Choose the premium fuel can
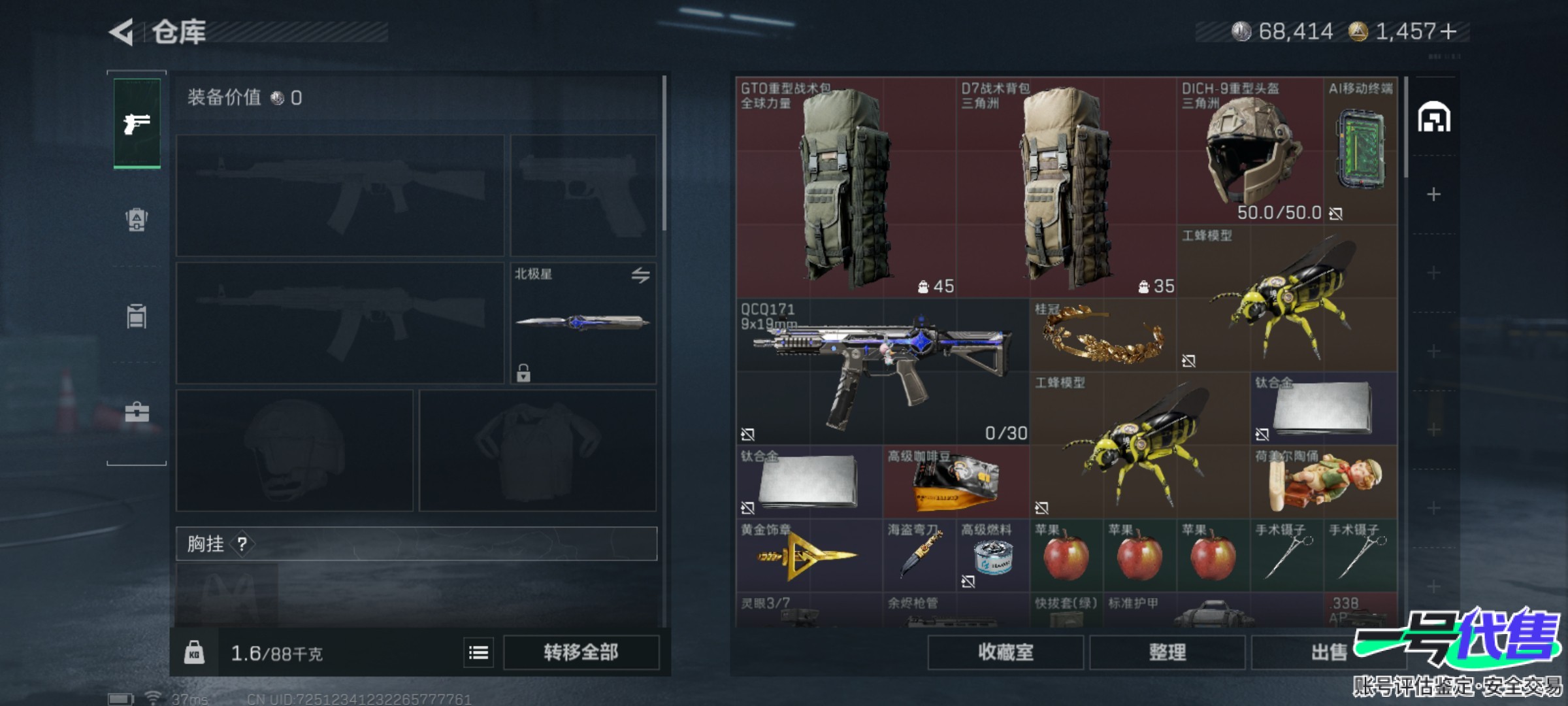 pos(992,557)
